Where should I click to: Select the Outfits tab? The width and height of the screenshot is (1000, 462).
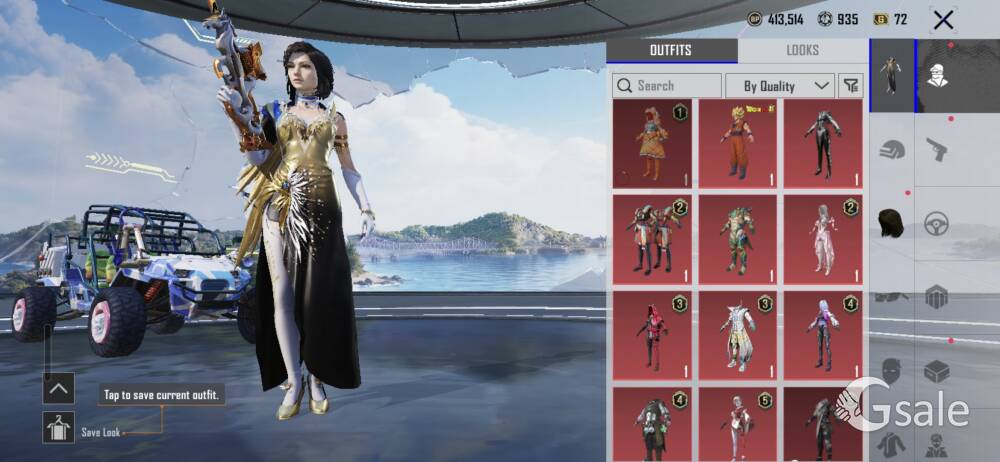[671, 50]
